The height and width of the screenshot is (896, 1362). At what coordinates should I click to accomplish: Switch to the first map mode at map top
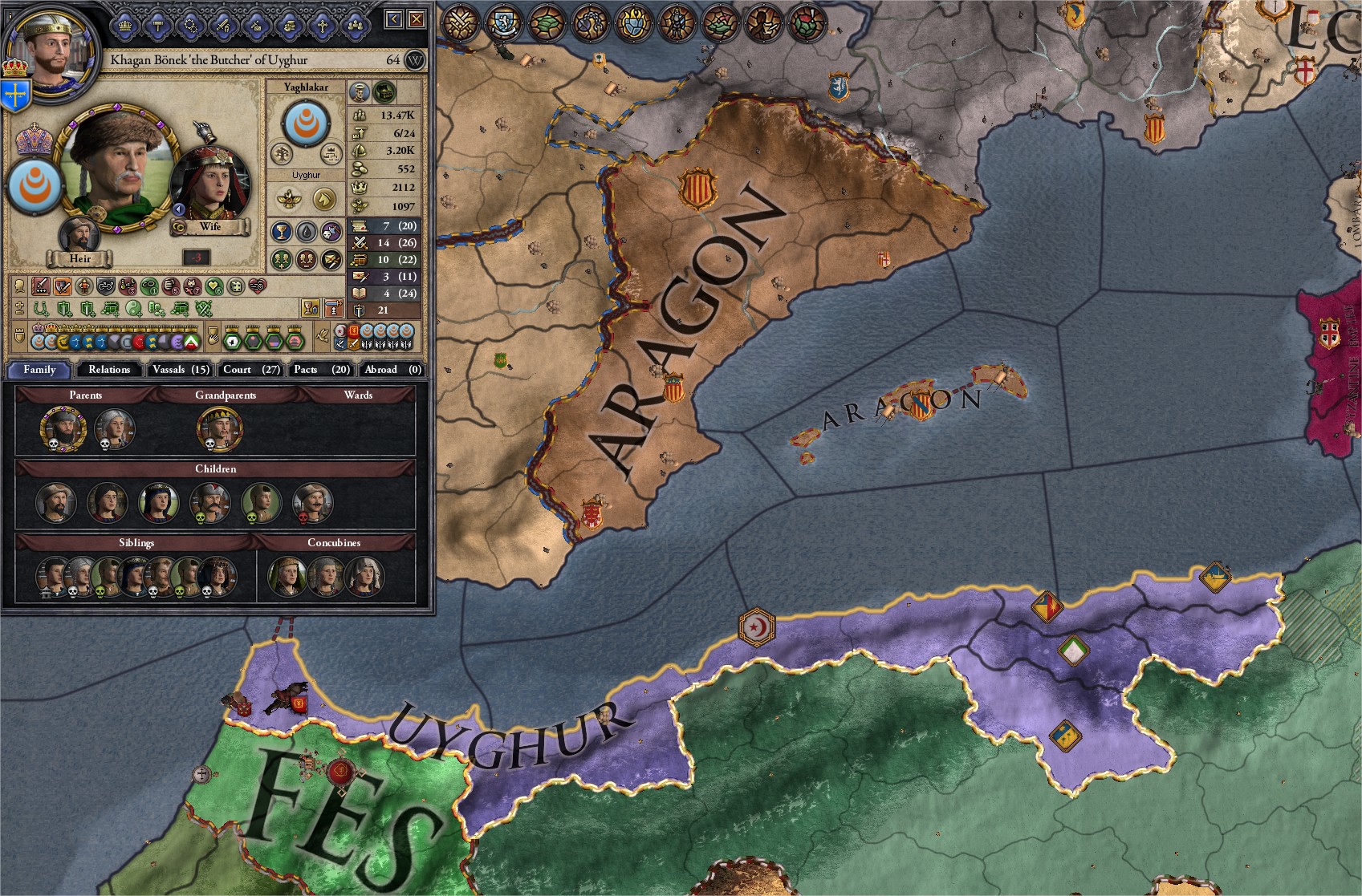[460, 24]
